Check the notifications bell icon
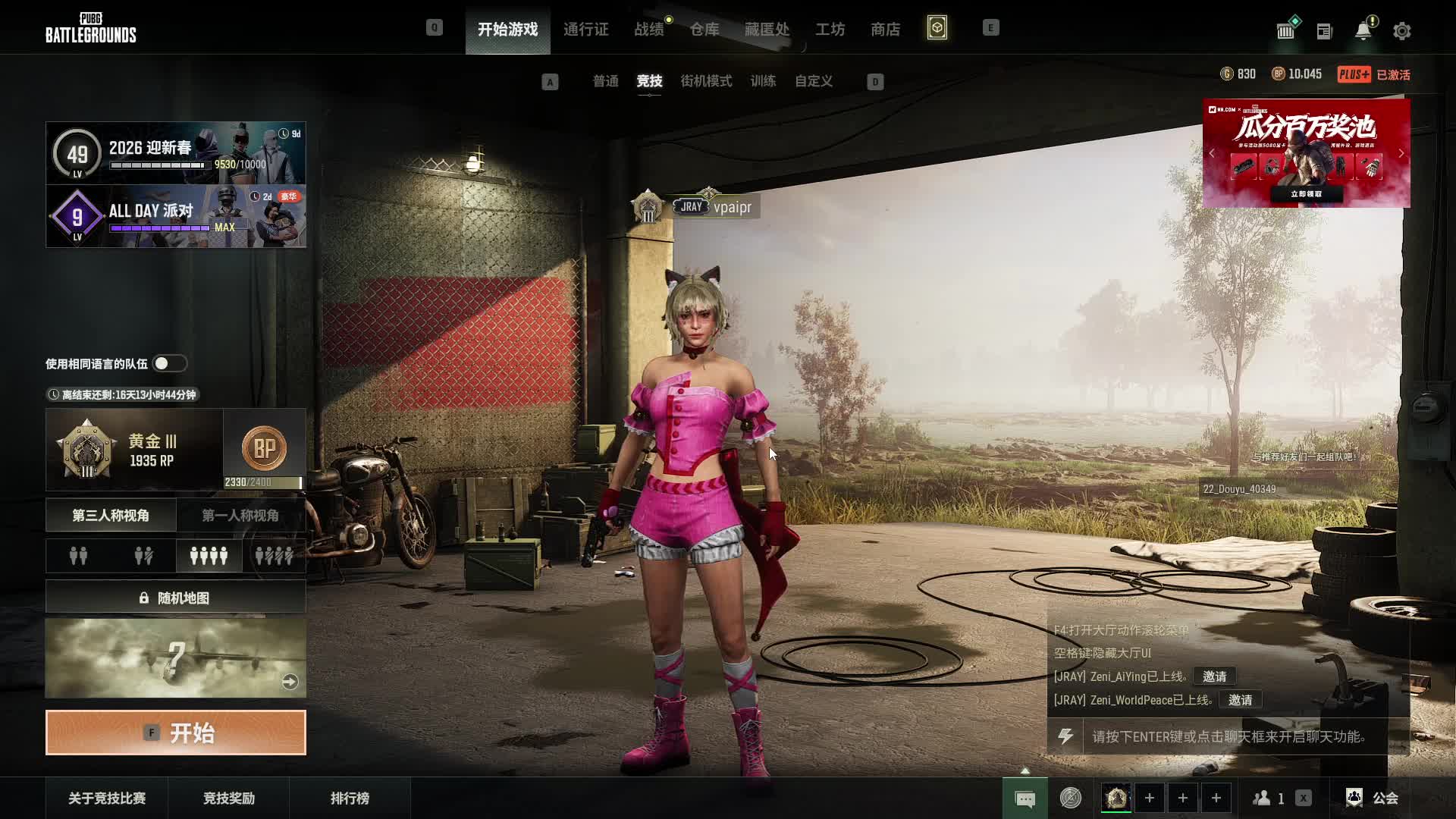Viewport: 1456px width, 819px height. (x=1363, y=31)
